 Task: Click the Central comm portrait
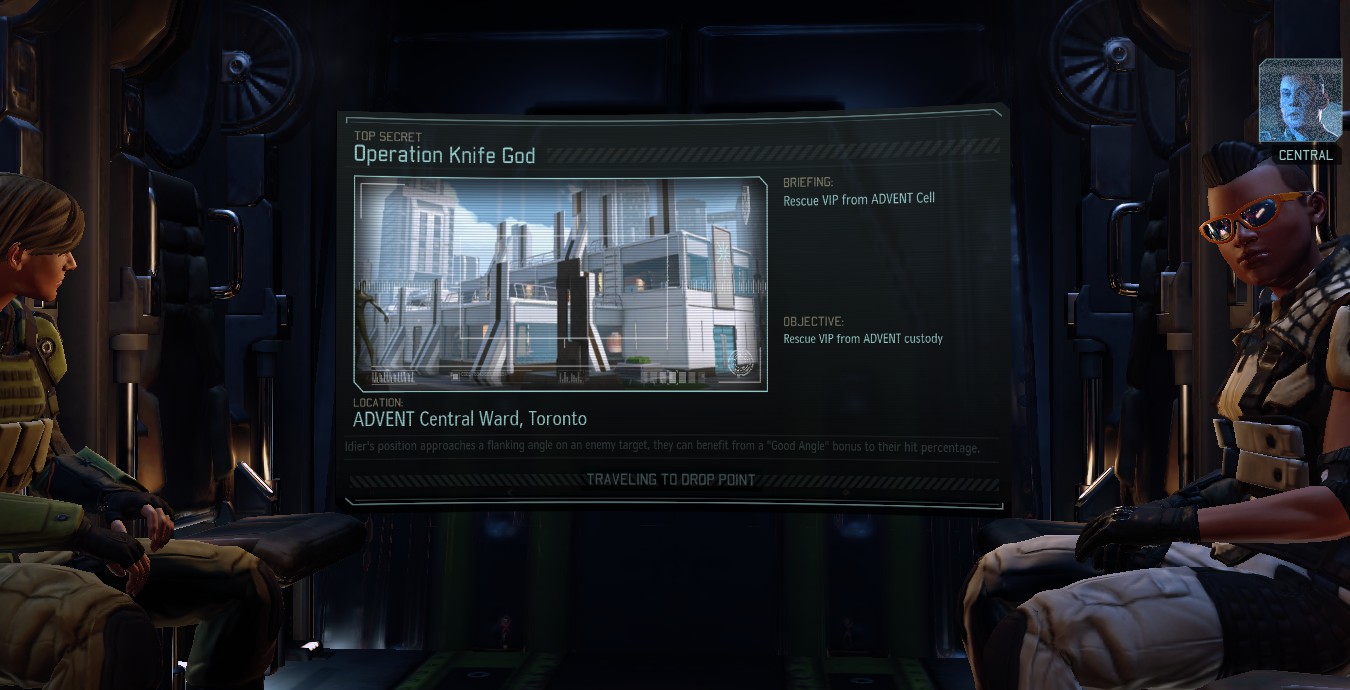[1299, 102]
